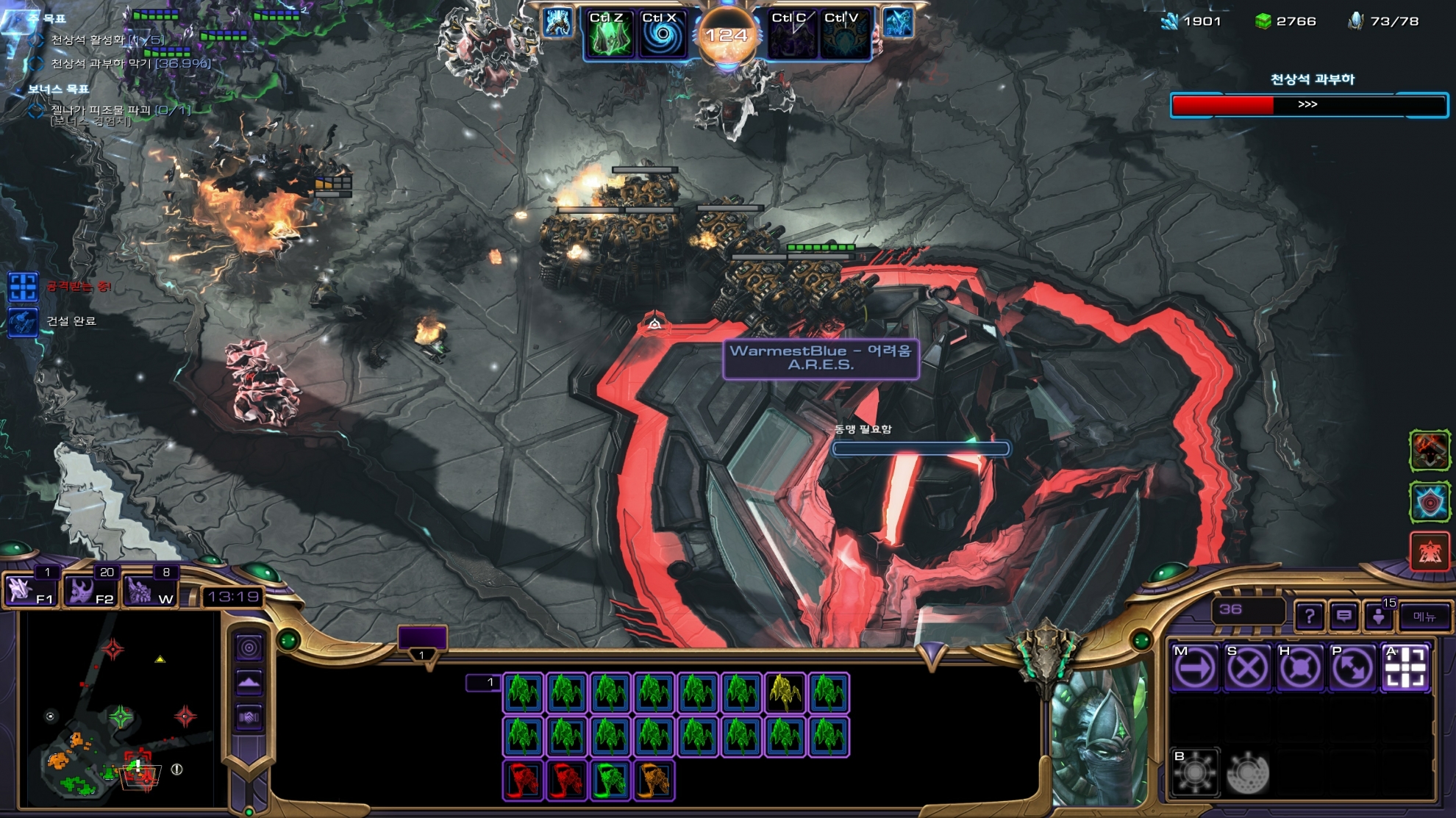
Task: Jump to the 공격받는 중 alert icon
Action: pos(23,287)
